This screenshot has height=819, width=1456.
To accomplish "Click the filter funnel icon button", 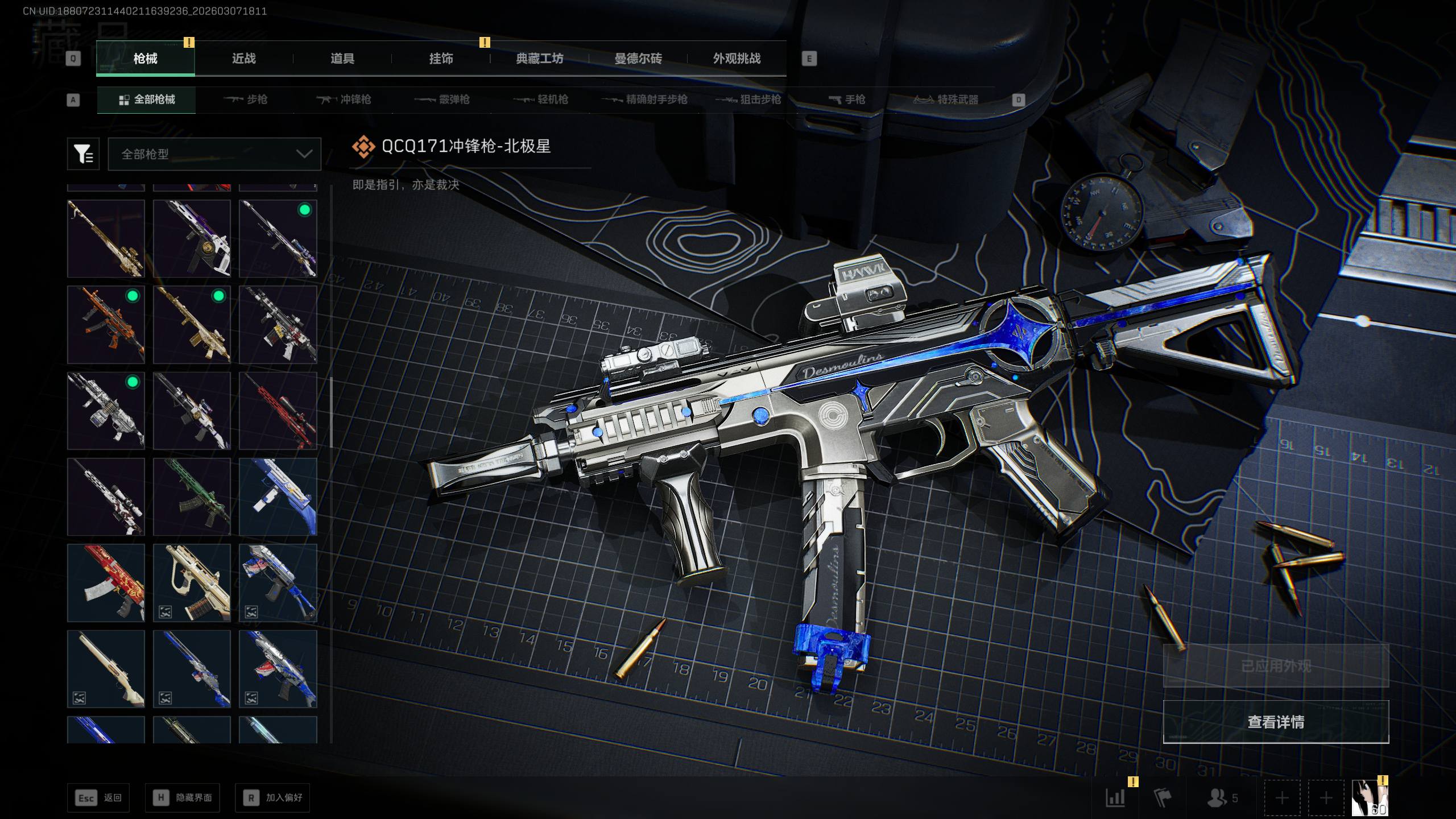I will (83, 154).
